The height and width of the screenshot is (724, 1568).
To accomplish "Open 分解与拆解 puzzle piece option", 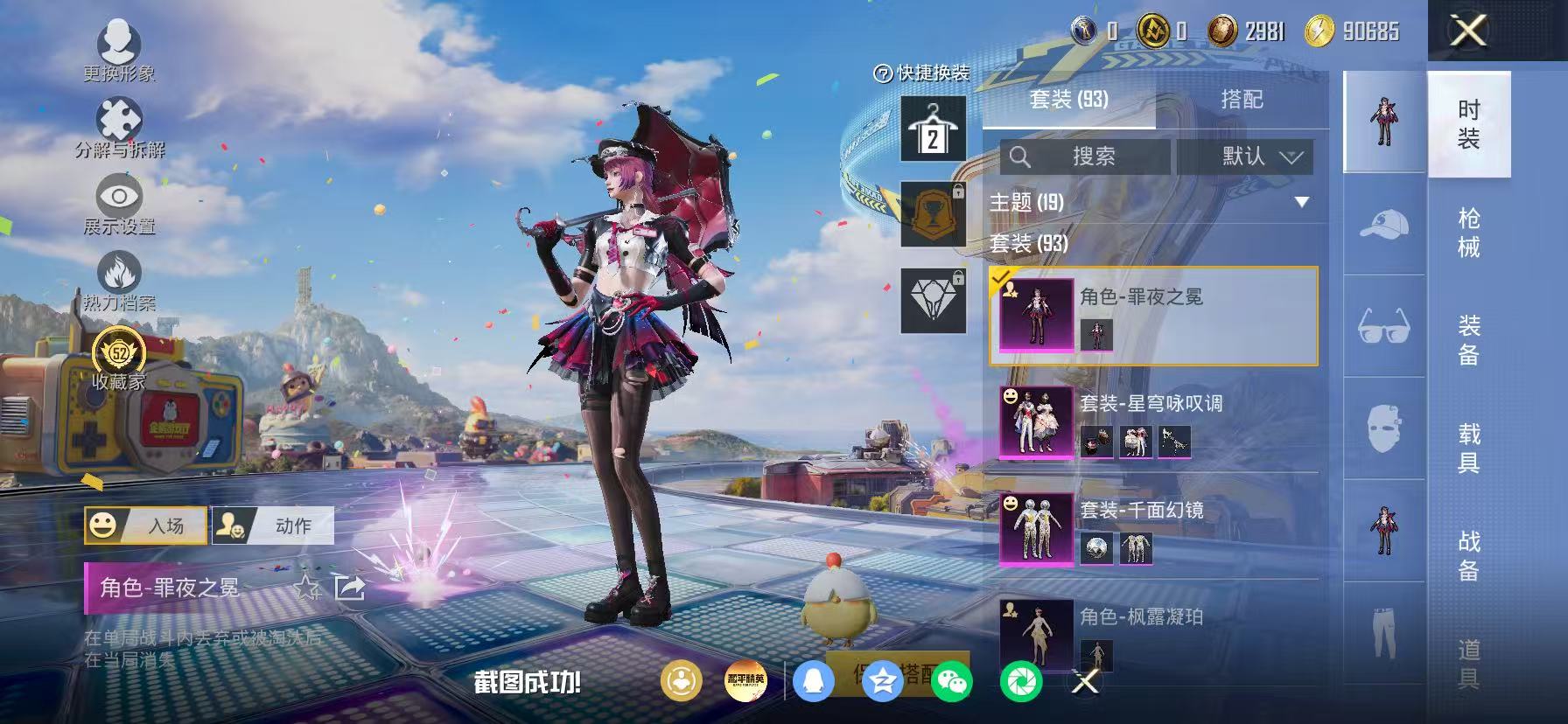I will [x=119, y=127].
